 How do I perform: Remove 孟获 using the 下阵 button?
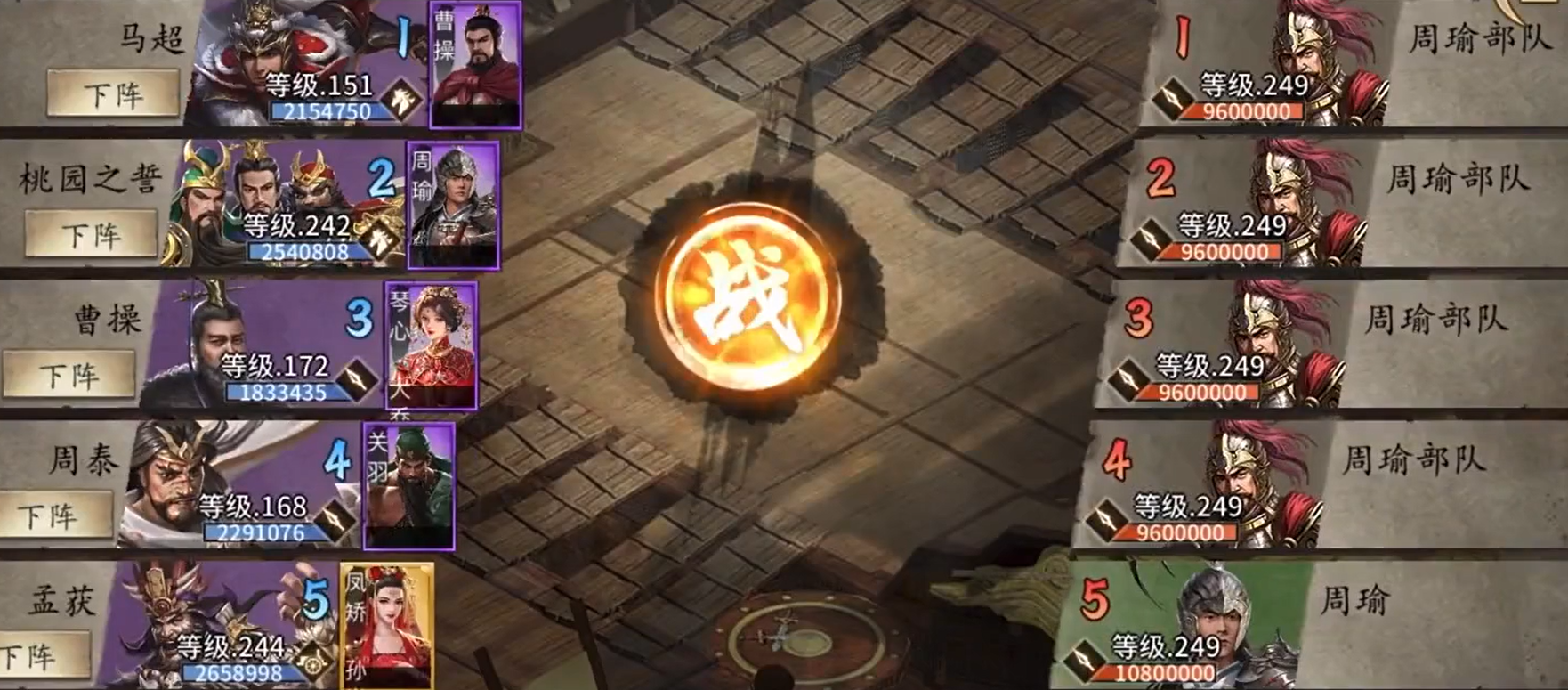coord(34,656)
